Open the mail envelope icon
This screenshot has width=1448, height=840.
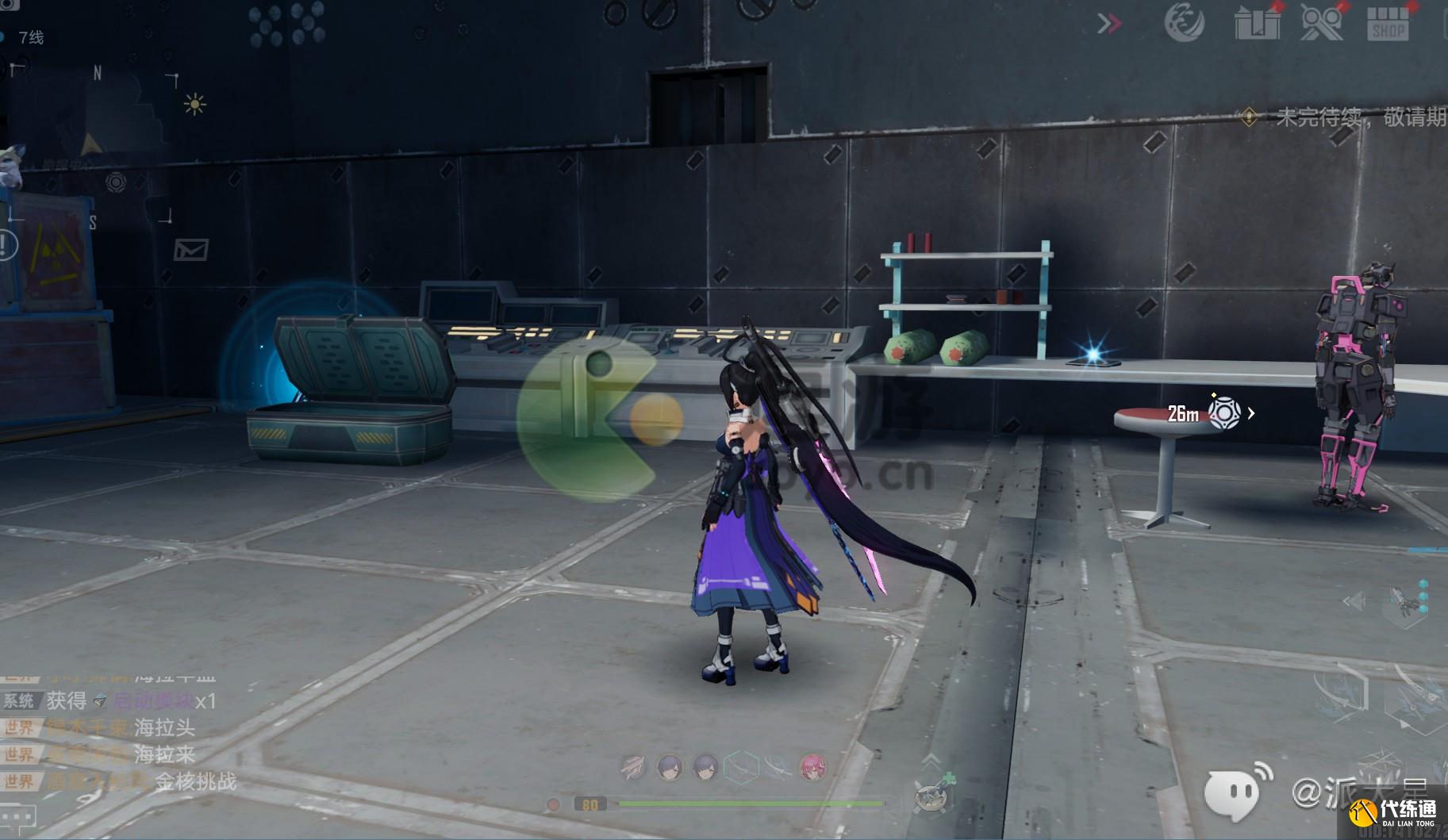pos(191,251)
